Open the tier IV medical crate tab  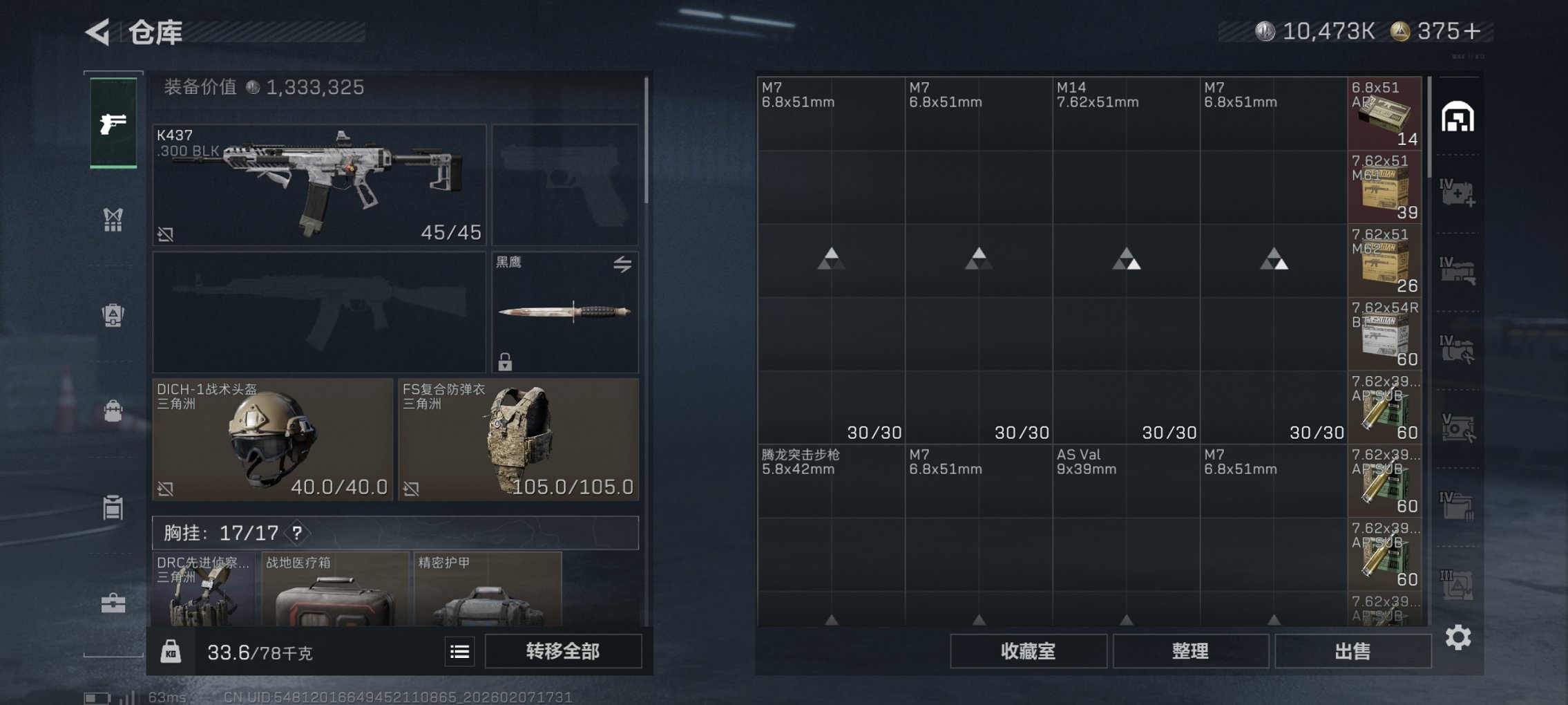pos(1457,194)
